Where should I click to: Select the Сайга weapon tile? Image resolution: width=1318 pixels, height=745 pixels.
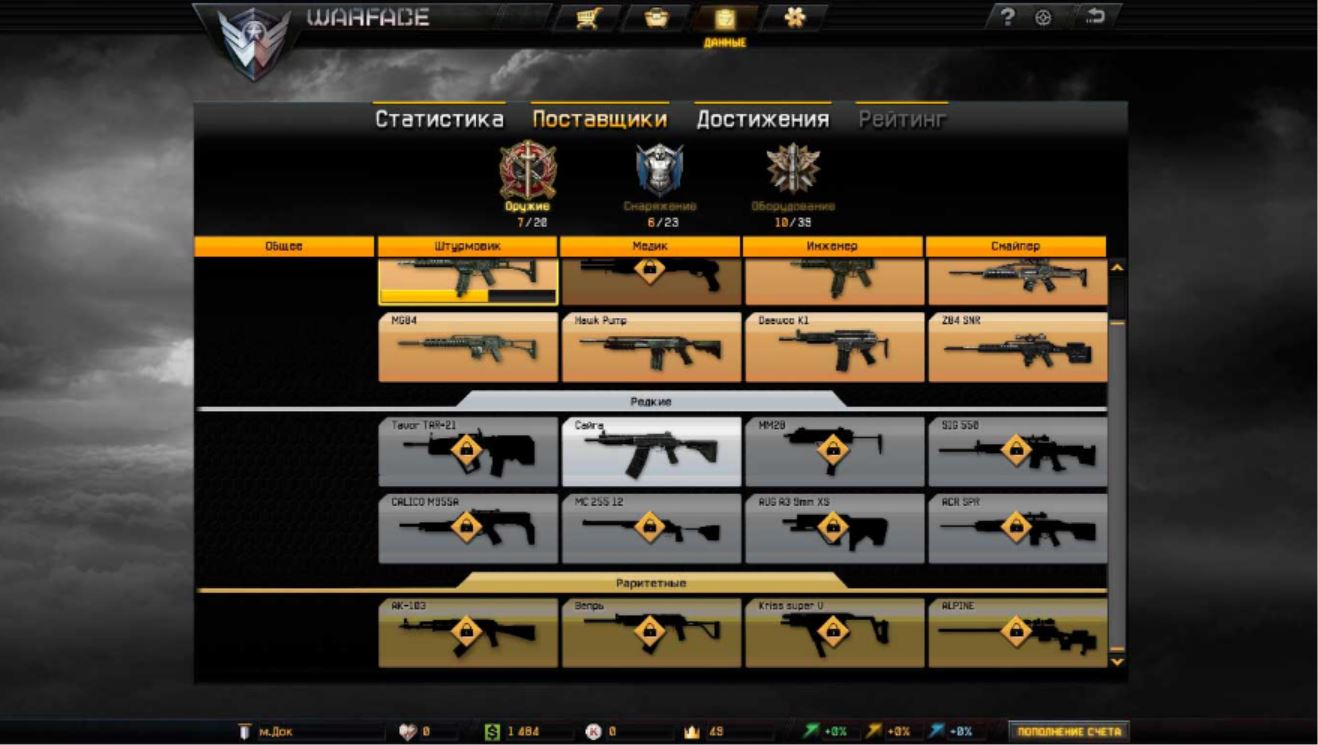pyautogui.click(x=651, y=452)
